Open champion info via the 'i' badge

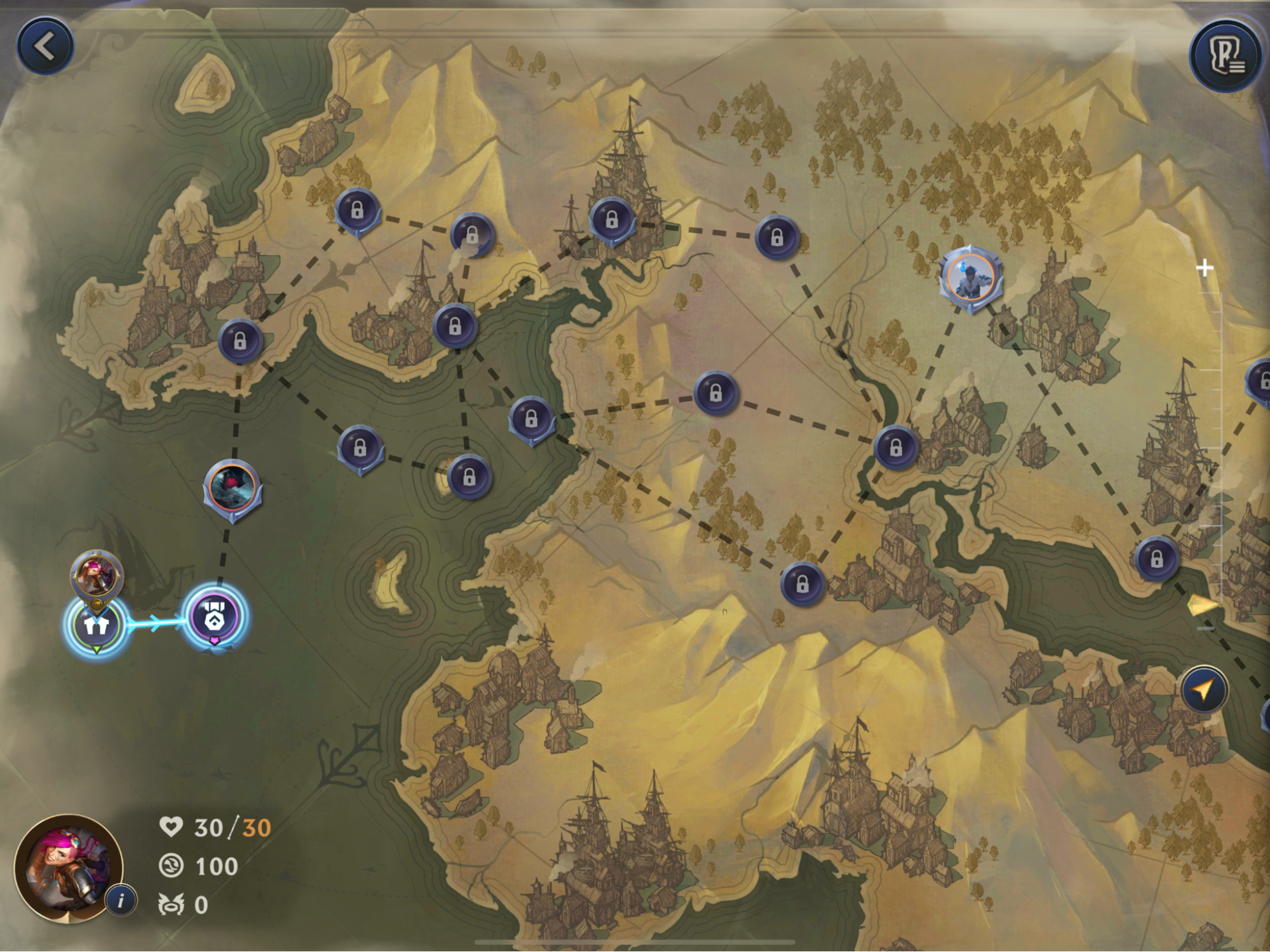[x=121, y=900]
